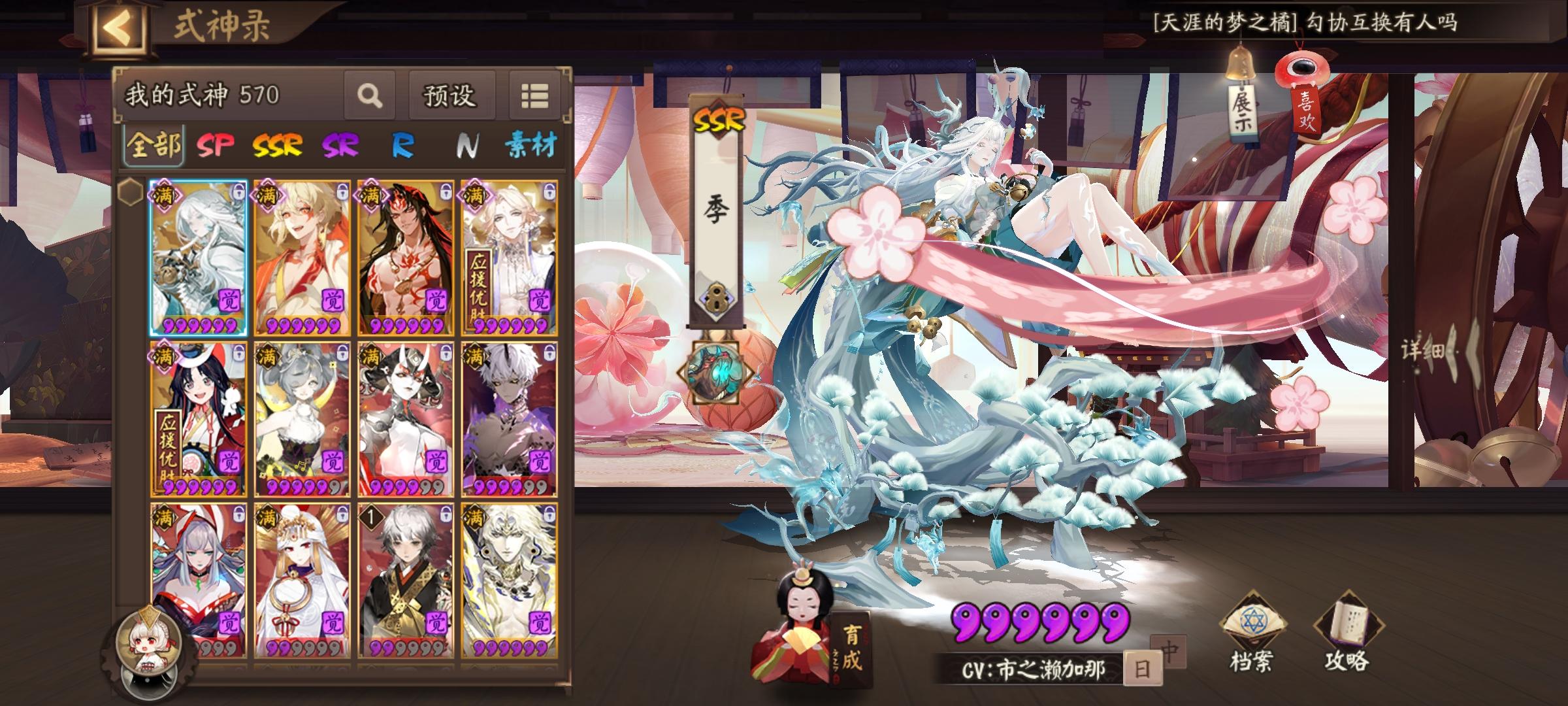Image resolution: width=1568 pixels, height=706 pixels.
Task: Open the list view icon beside 预设
Action: (537, 95)
